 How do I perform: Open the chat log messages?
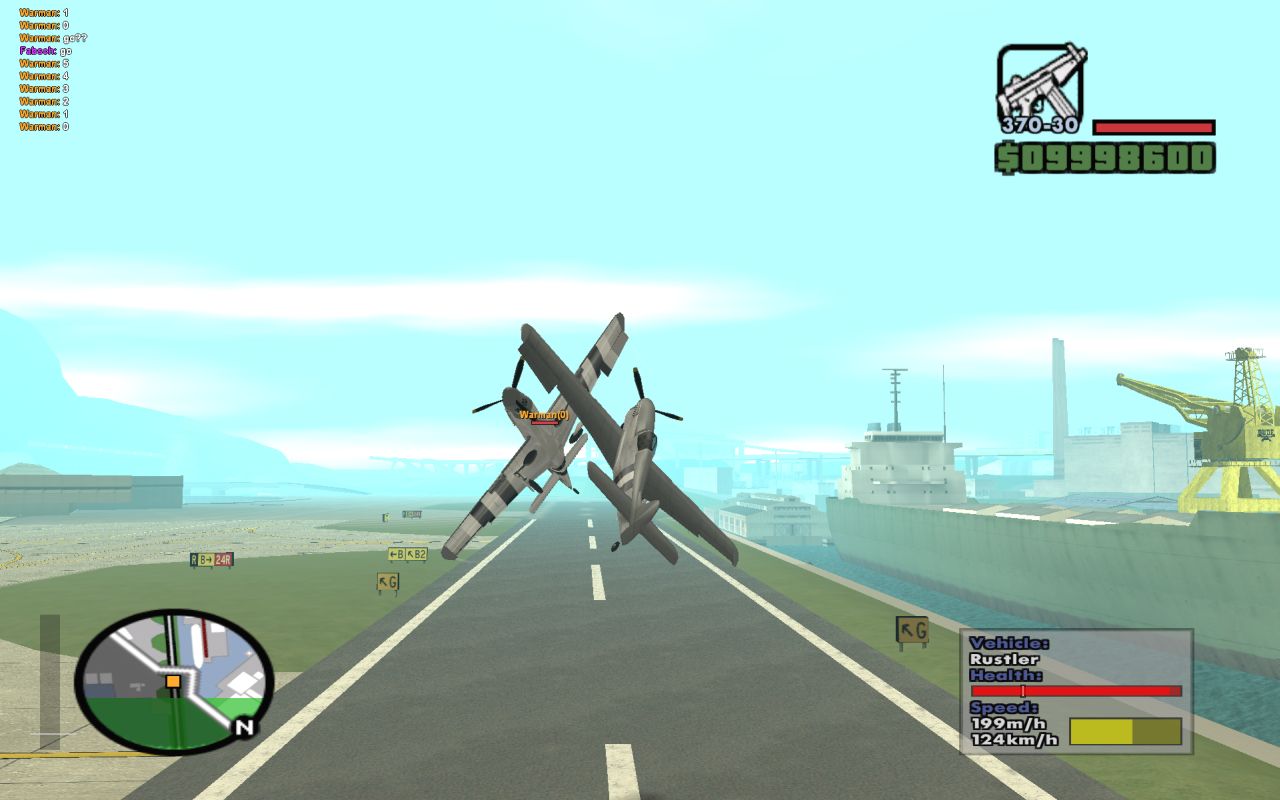pos(52,70)
